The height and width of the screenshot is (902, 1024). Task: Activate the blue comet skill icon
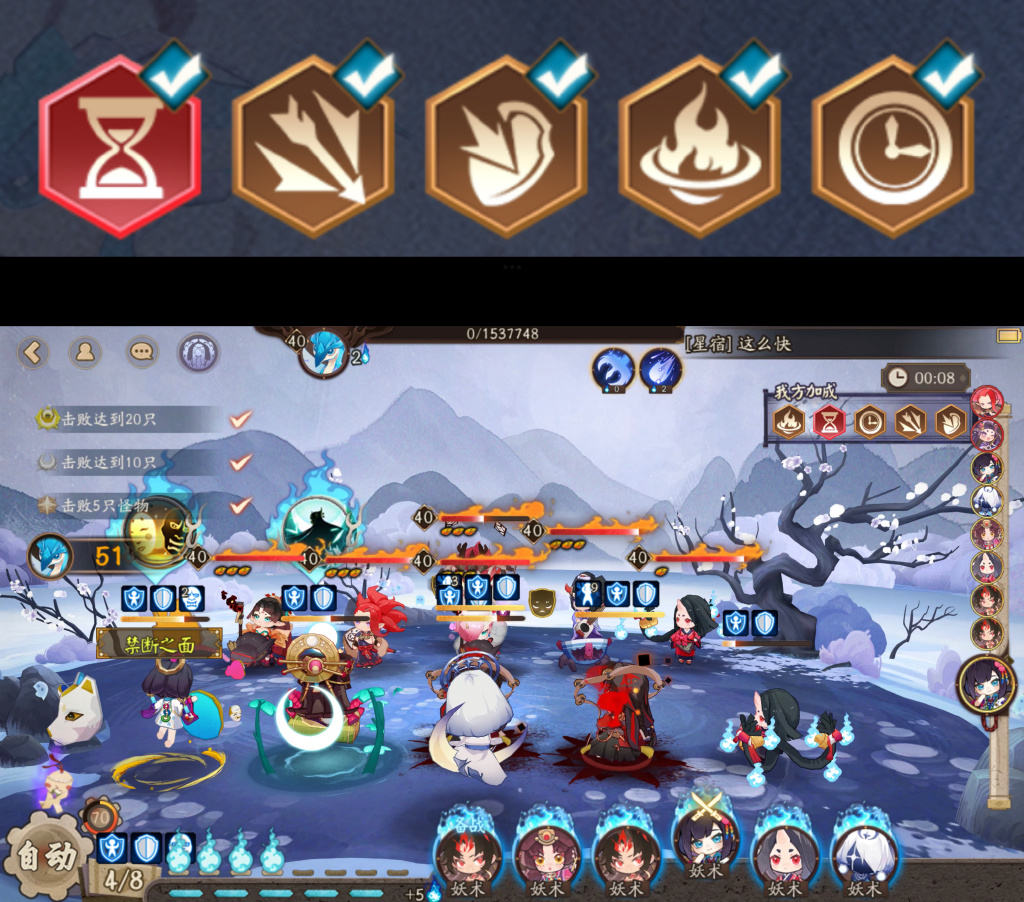tap(660, 369)
